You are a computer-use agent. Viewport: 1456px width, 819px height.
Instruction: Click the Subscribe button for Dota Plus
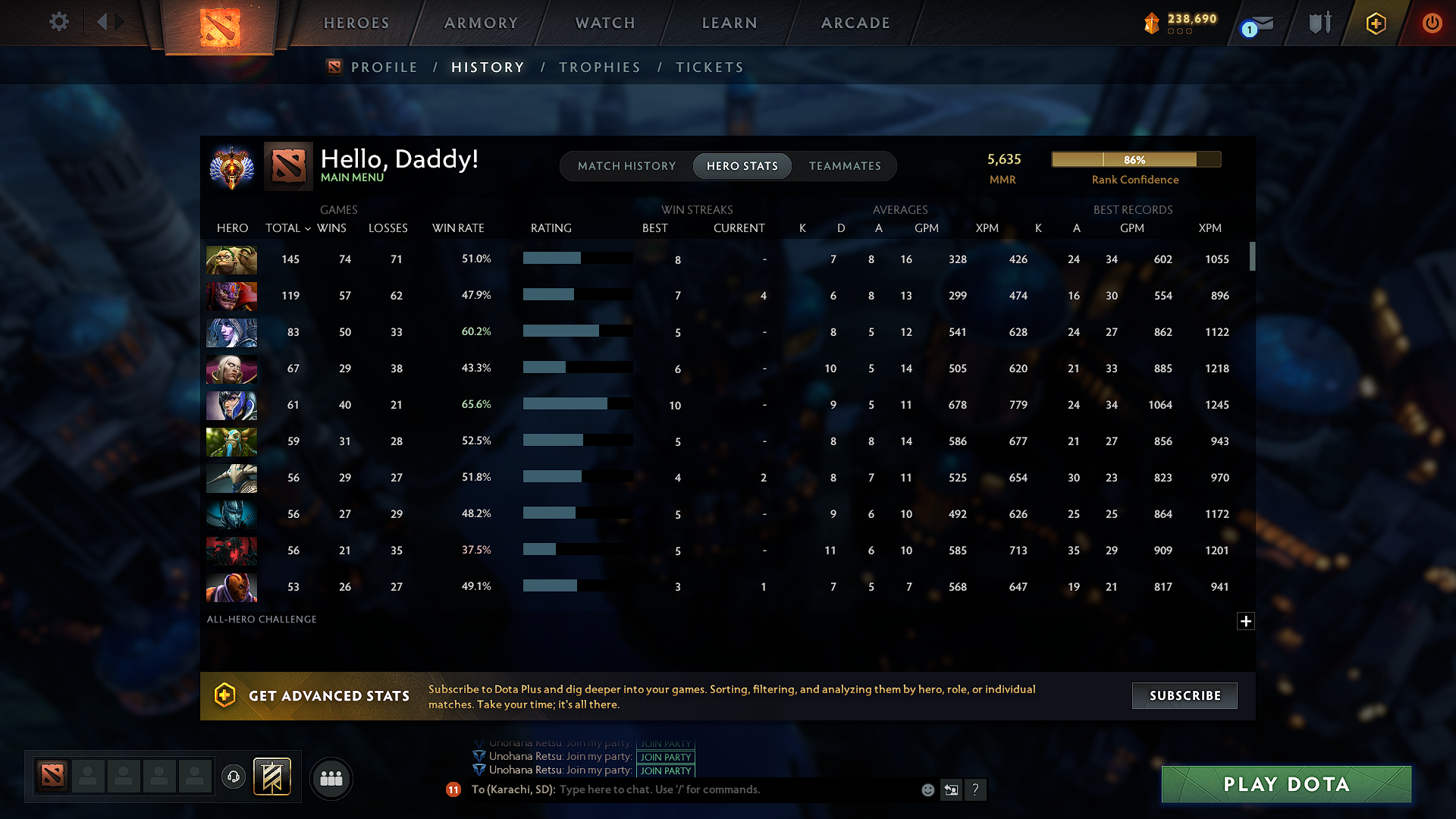point(1184,695)
